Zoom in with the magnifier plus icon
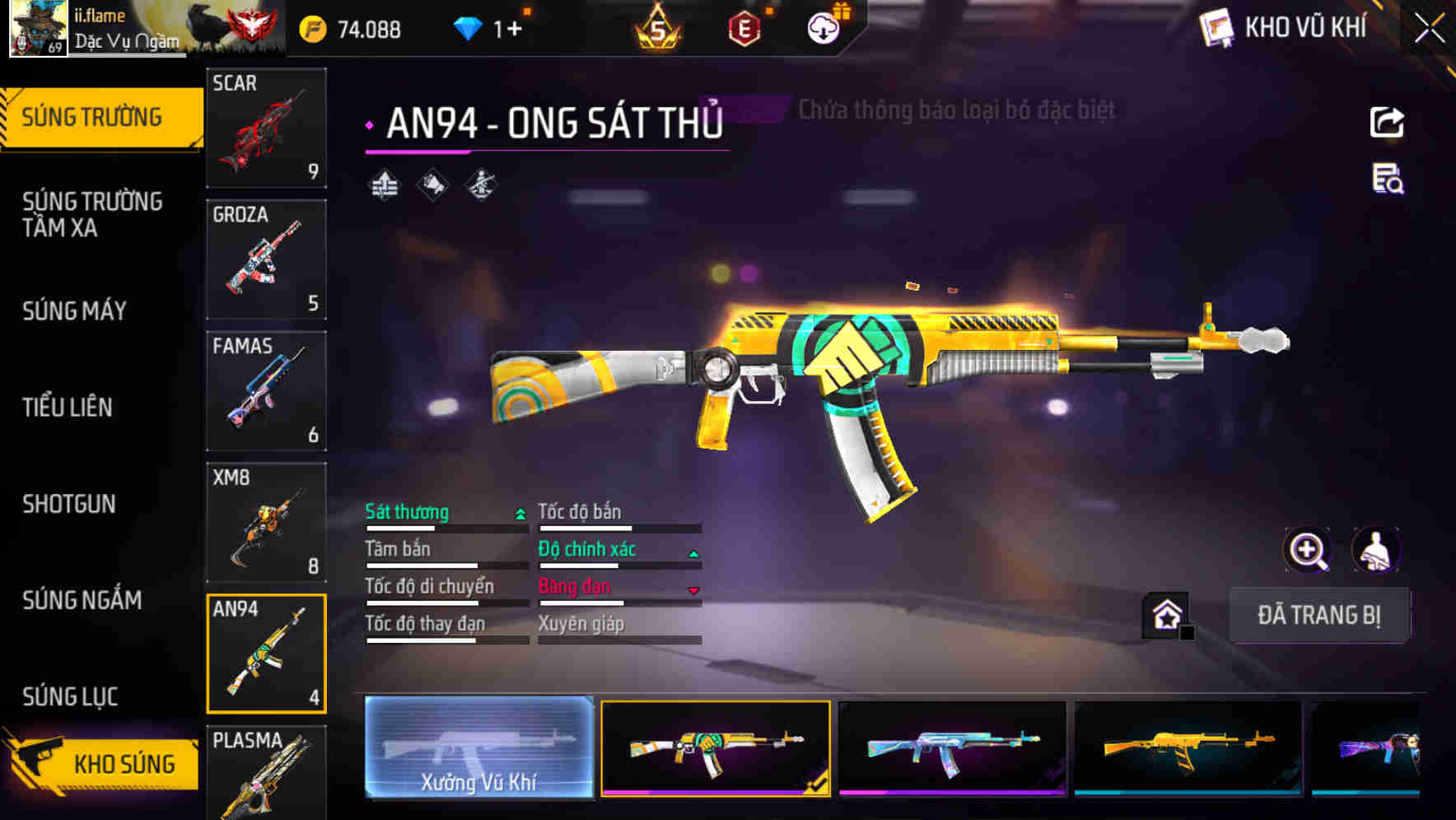Viewport: 1456px width, 820px height. [x=1307, y=550]
